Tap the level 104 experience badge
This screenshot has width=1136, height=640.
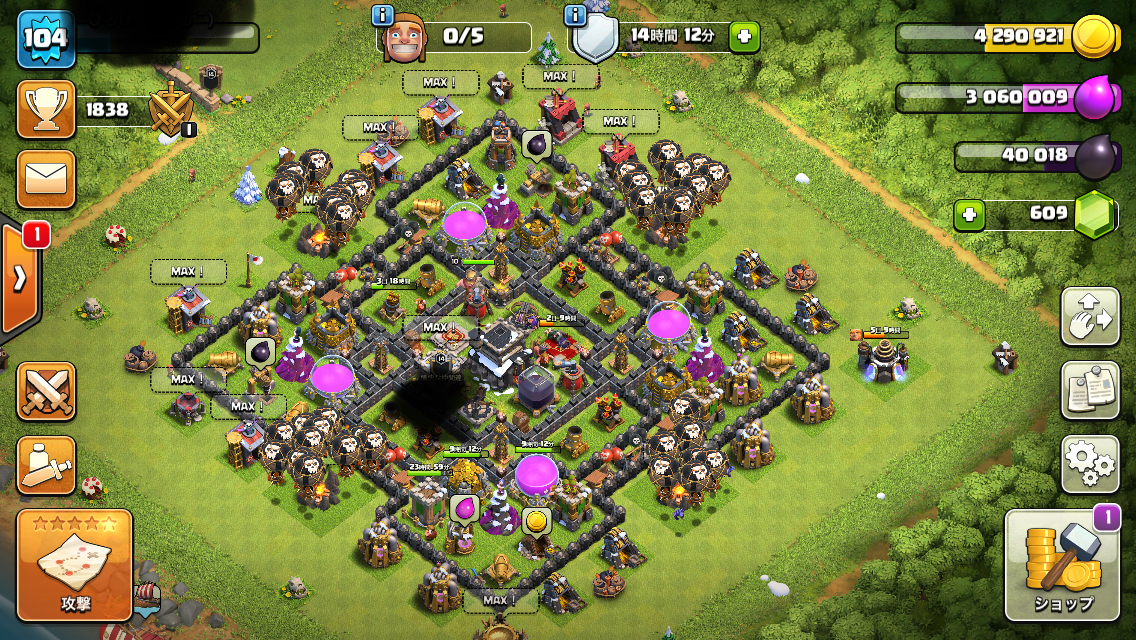click(45, 38)
